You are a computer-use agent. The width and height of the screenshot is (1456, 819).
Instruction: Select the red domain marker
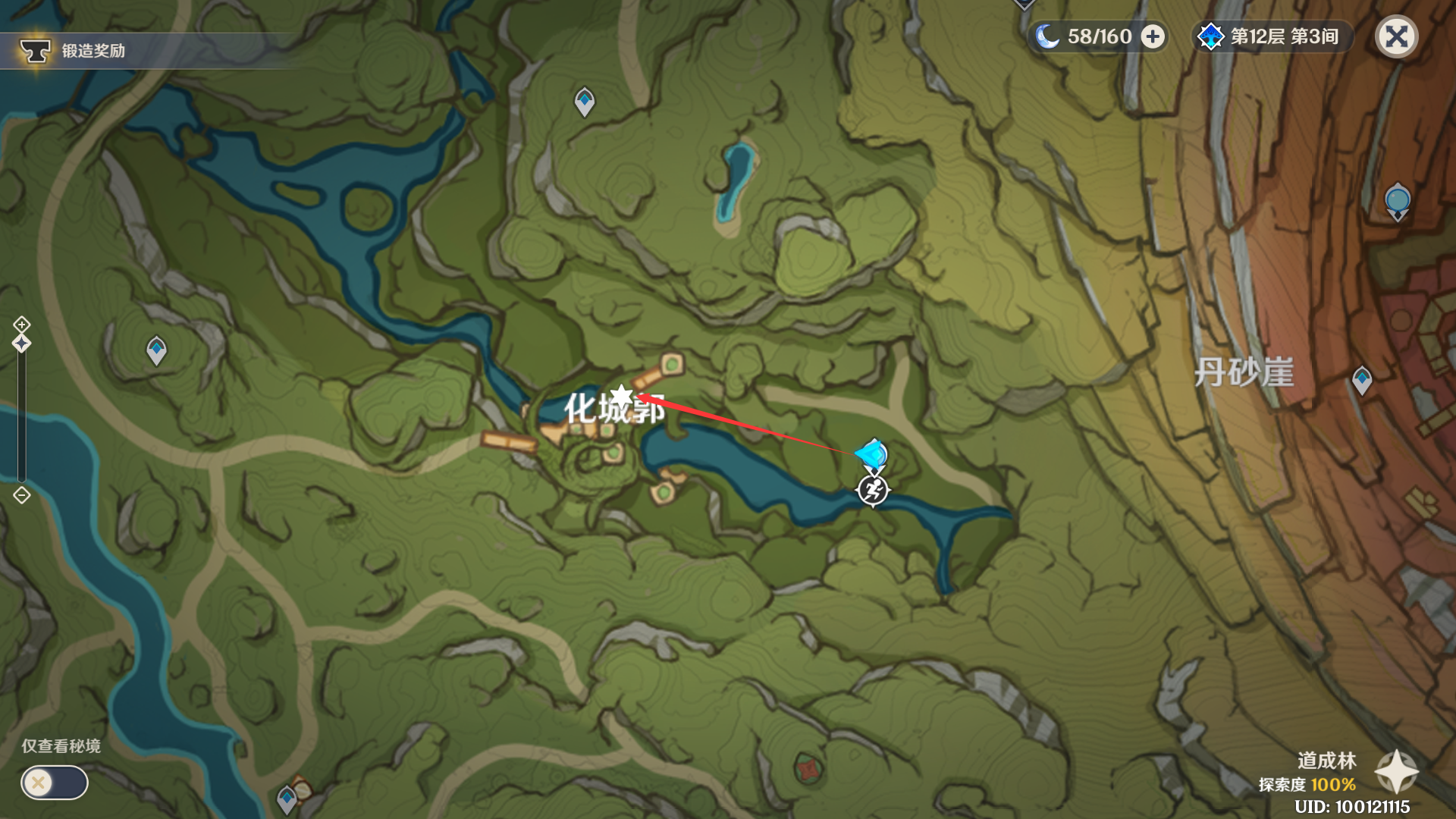click(x=808, y=769)
